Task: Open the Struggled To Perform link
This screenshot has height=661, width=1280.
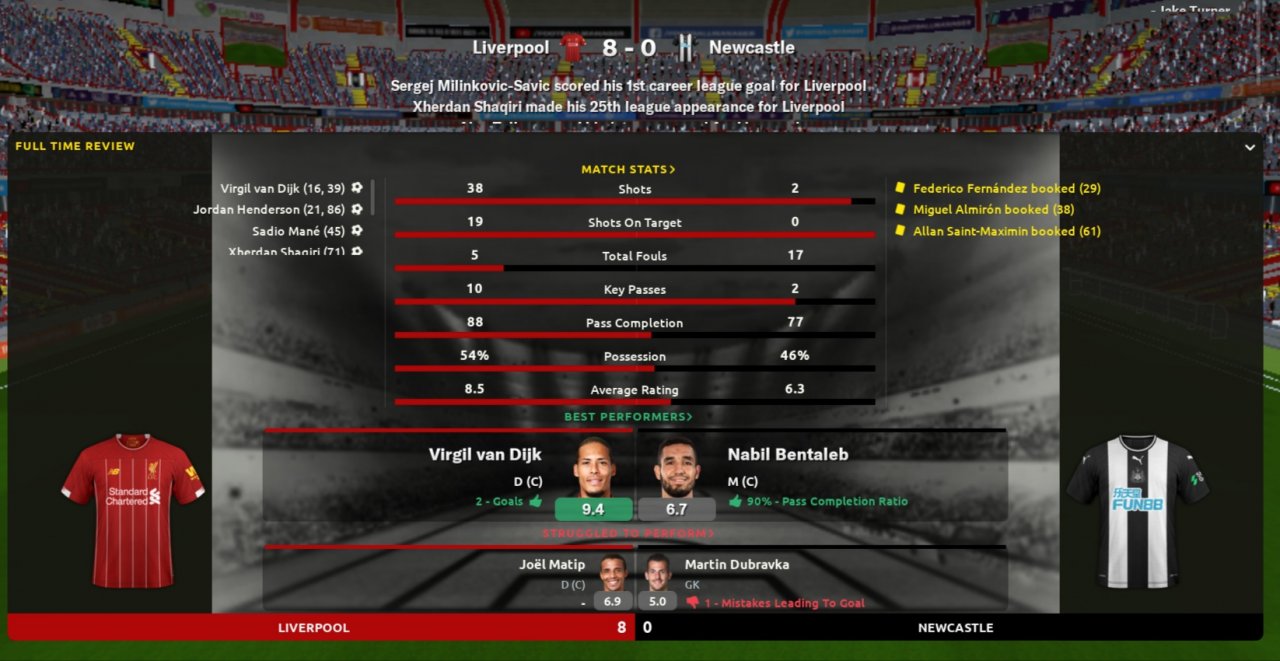Action: [x=628, y=534]
